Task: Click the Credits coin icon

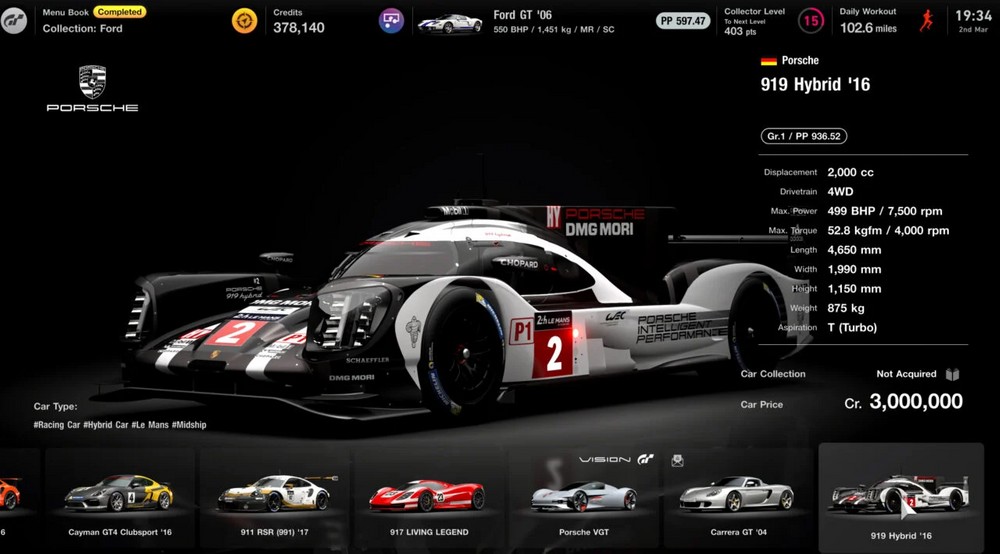Action: pos(245,20)
